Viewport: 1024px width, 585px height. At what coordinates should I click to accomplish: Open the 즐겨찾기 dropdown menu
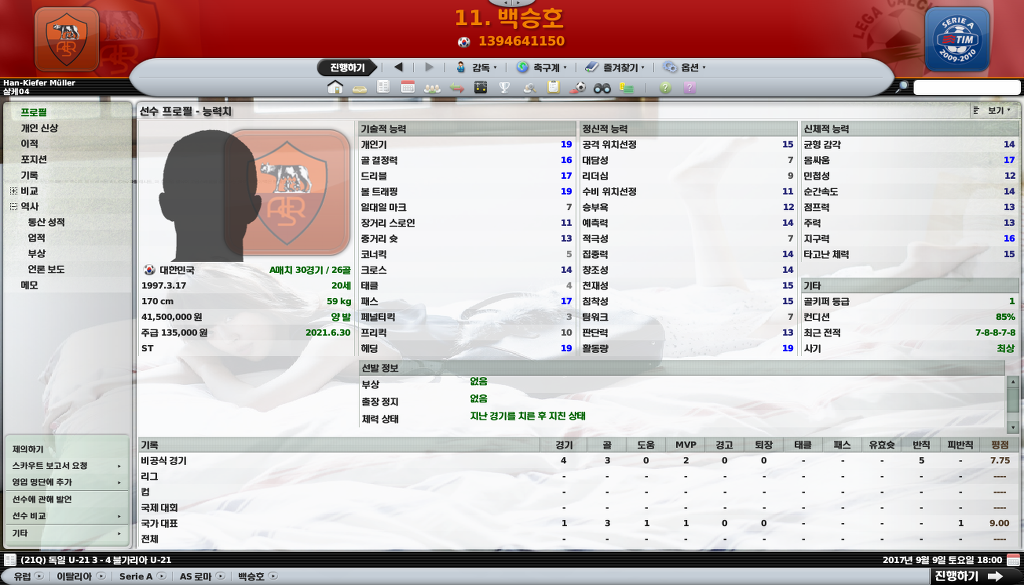coord(614,68)
